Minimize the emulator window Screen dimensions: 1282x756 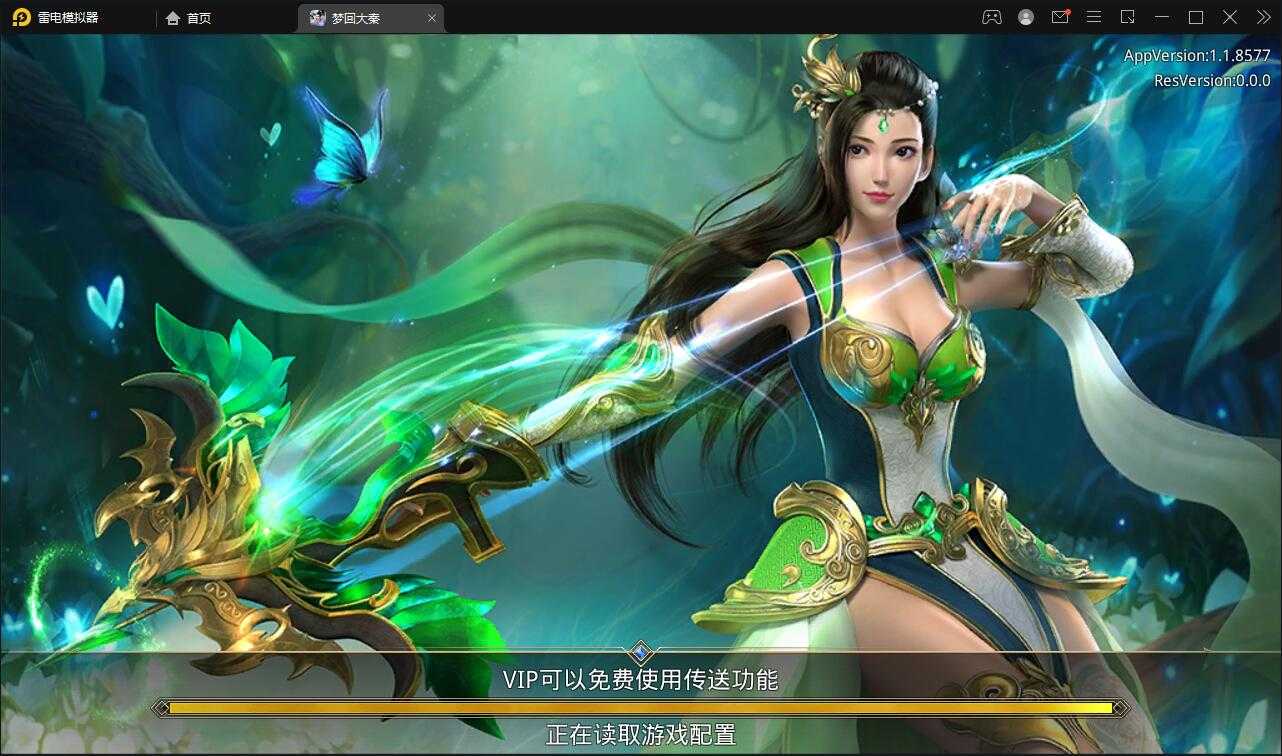1161,17
